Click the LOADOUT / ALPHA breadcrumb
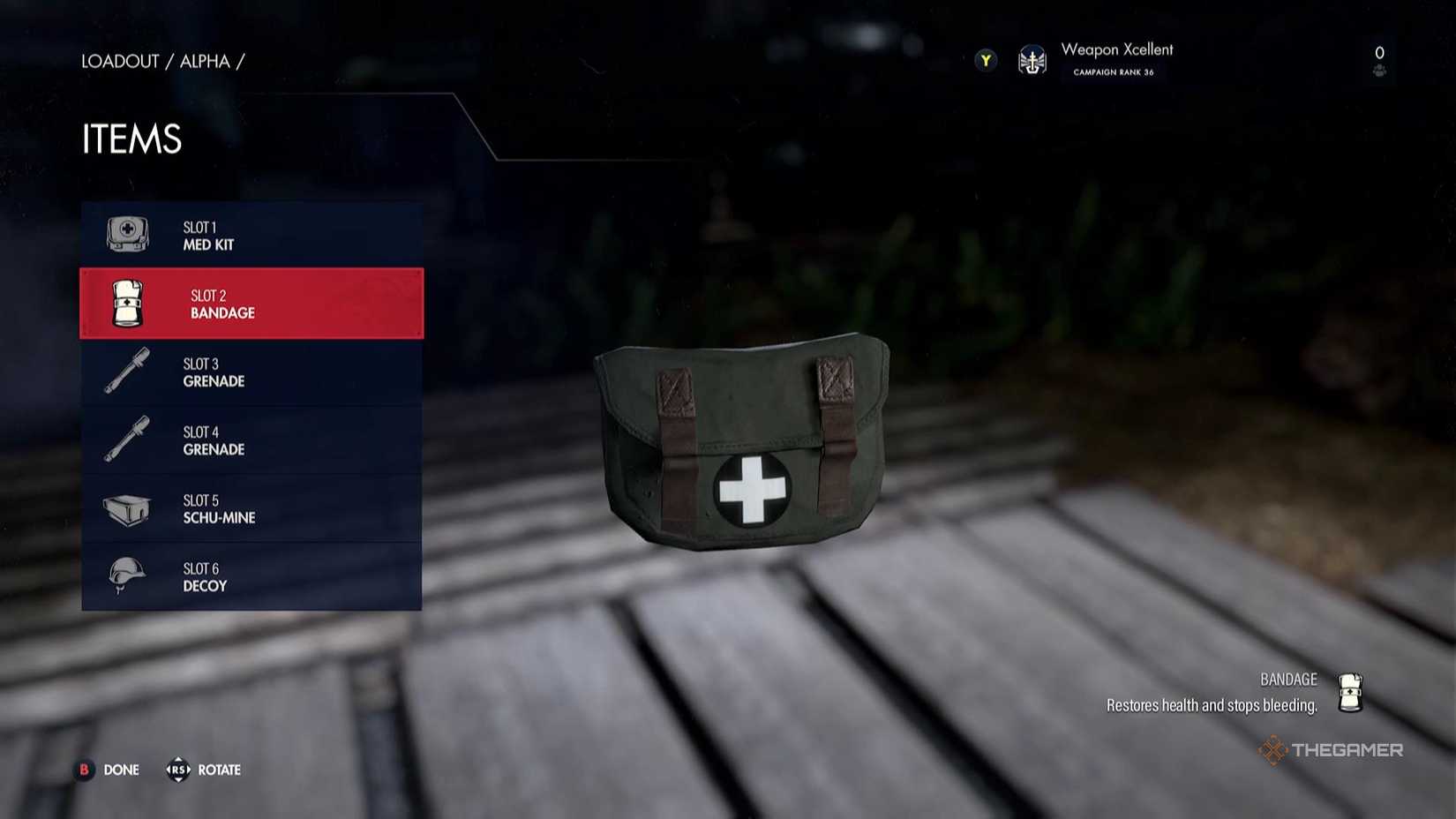This screenshot has height=819, width=1456. pos(161,61)
